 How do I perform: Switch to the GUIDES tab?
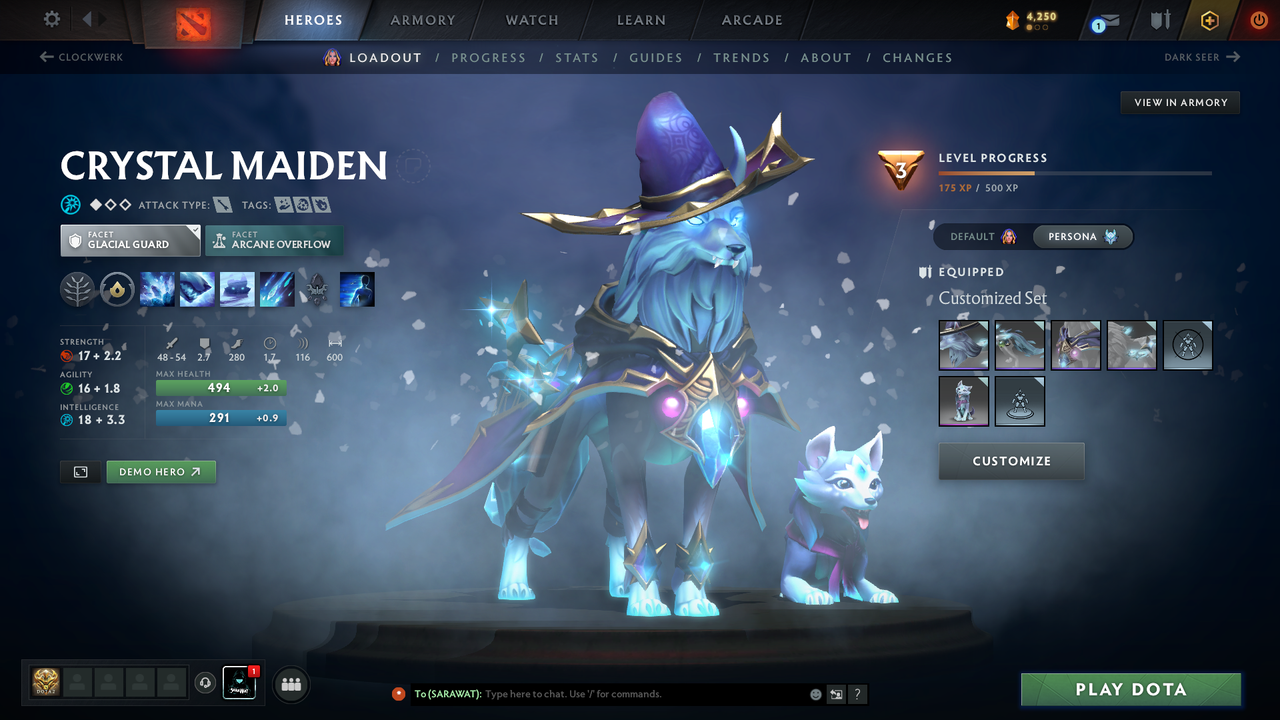click(x=656, y=57)
